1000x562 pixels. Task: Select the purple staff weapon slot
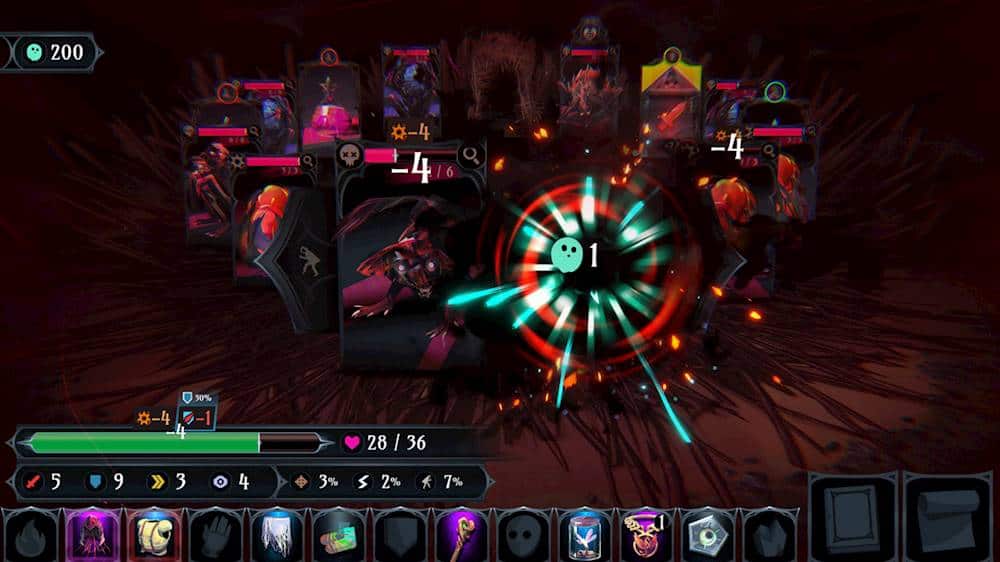tap(463, 534)
